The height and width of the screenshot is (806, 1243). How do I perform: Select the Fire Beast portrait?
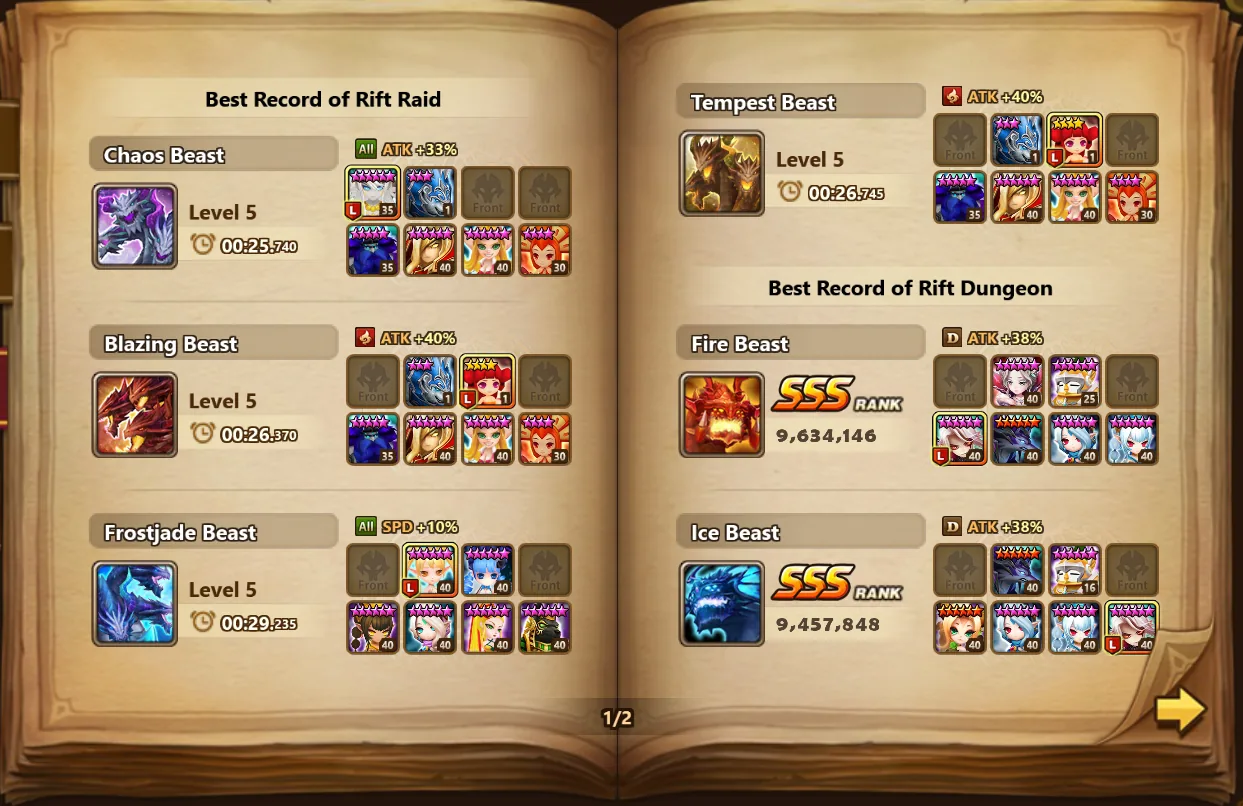[722, 415]
